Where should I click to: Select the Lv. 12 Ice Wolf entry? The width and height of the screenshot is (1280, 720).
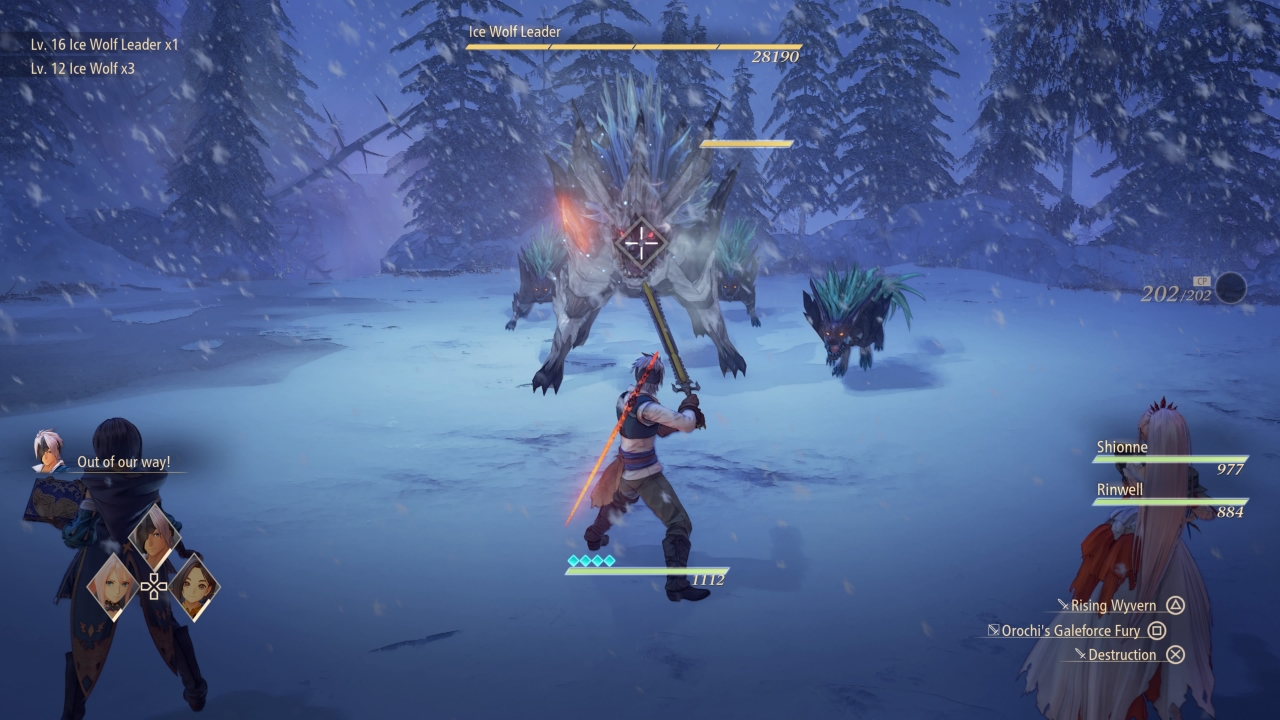(x=82, y=69)
